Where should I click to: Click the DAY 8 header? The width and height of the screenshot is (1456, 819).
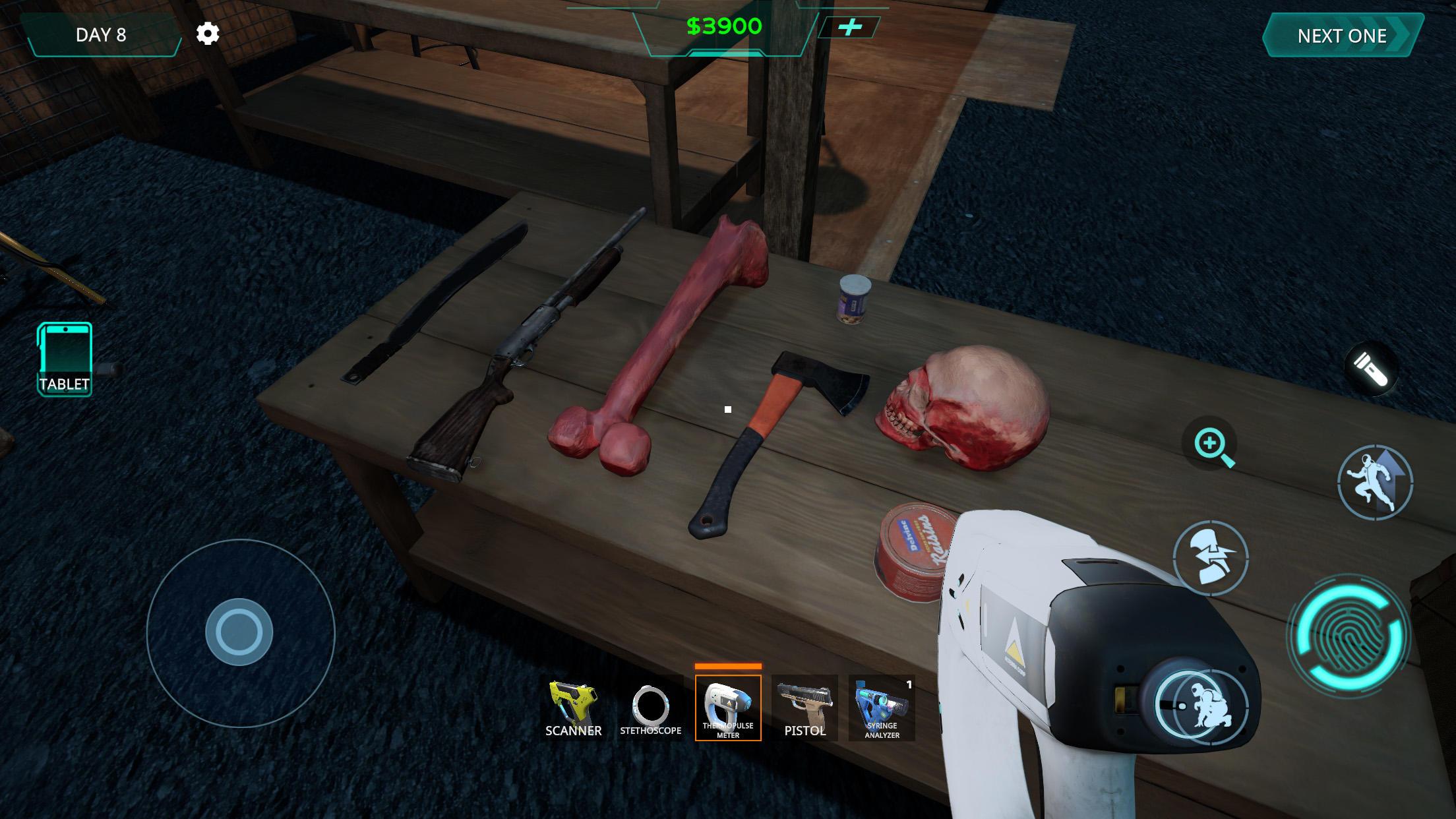click(102, 34)
